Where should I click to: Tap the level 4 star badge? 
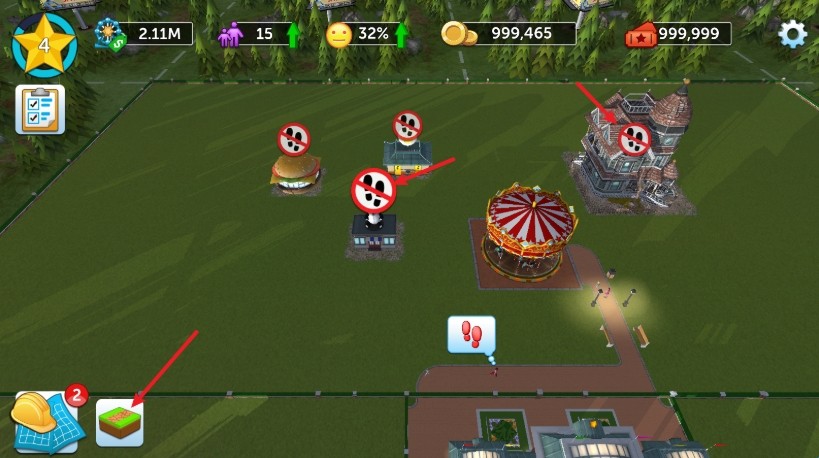tap(44, 45)
